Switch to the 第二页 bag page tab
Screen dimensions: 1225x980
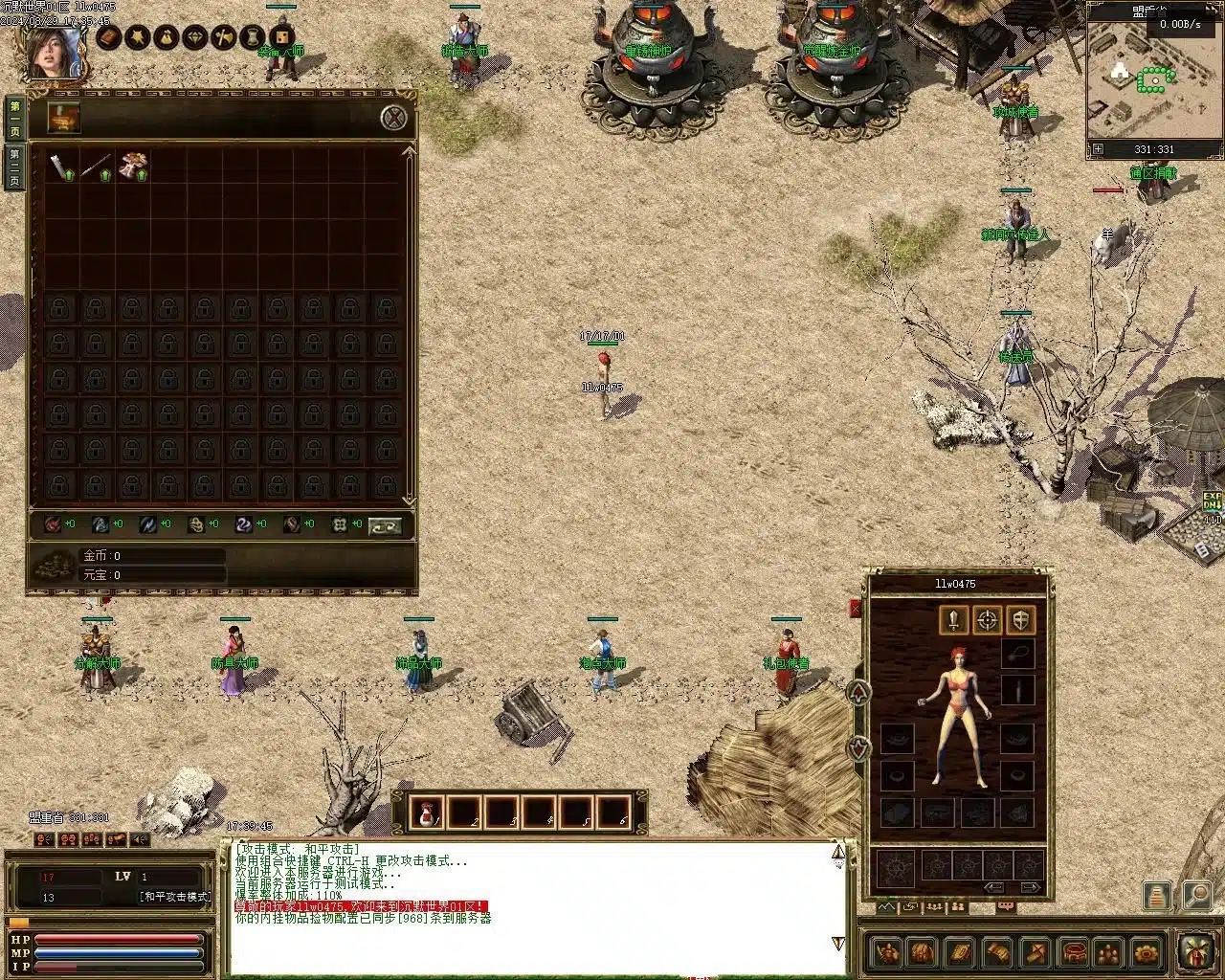click(15, 168)
